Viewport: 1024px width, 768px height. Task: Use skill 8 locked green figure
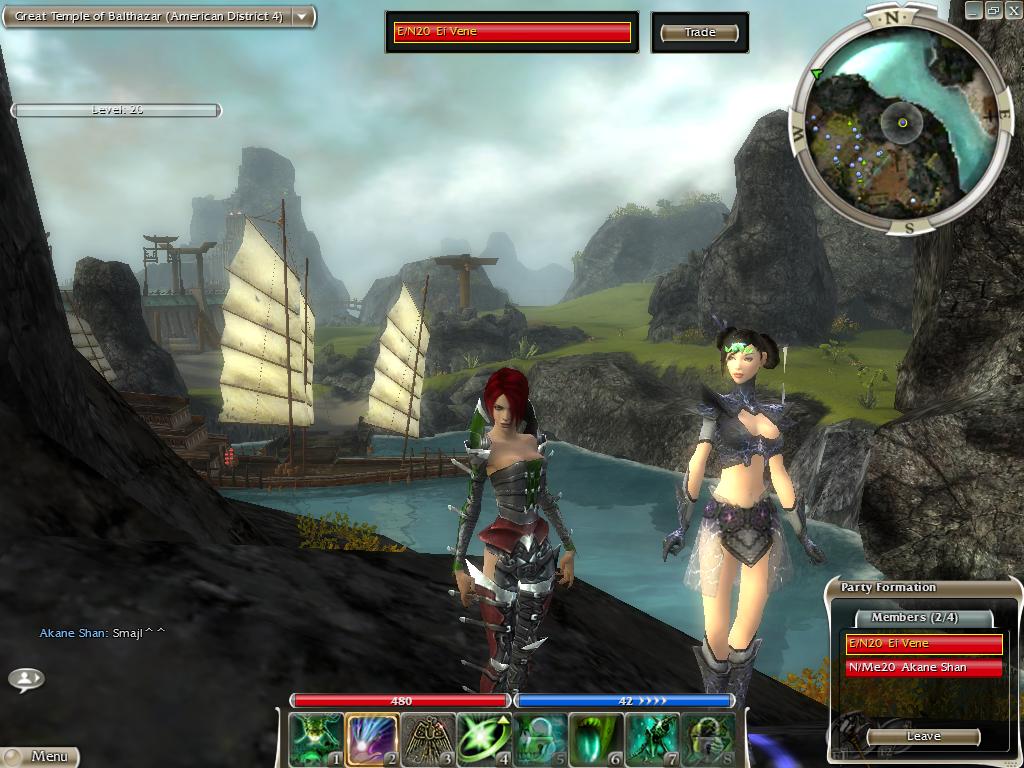coord(708,739)
